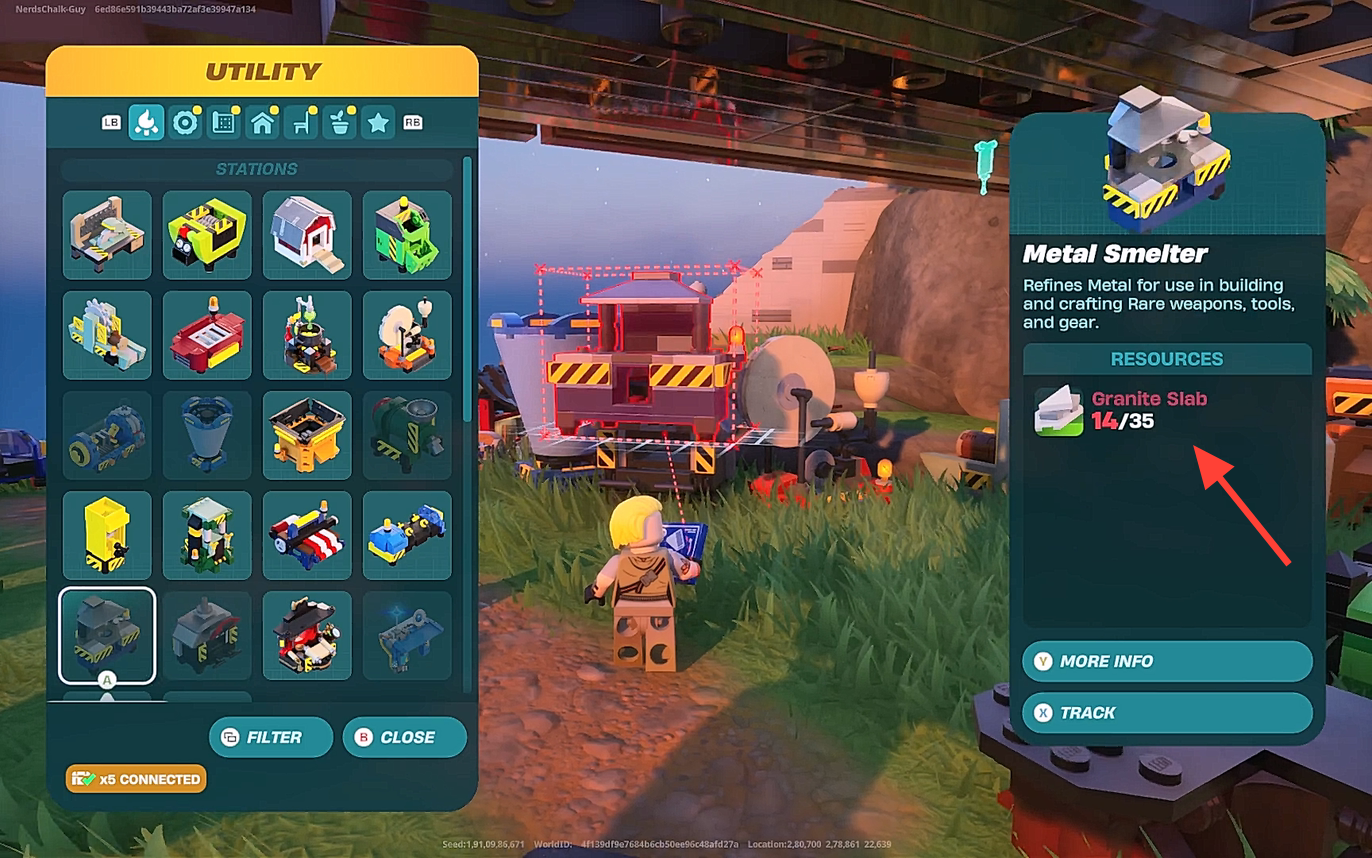Select the red tray machine with siren
This screenshot has width=1372, height=858.
pos(207,335)
